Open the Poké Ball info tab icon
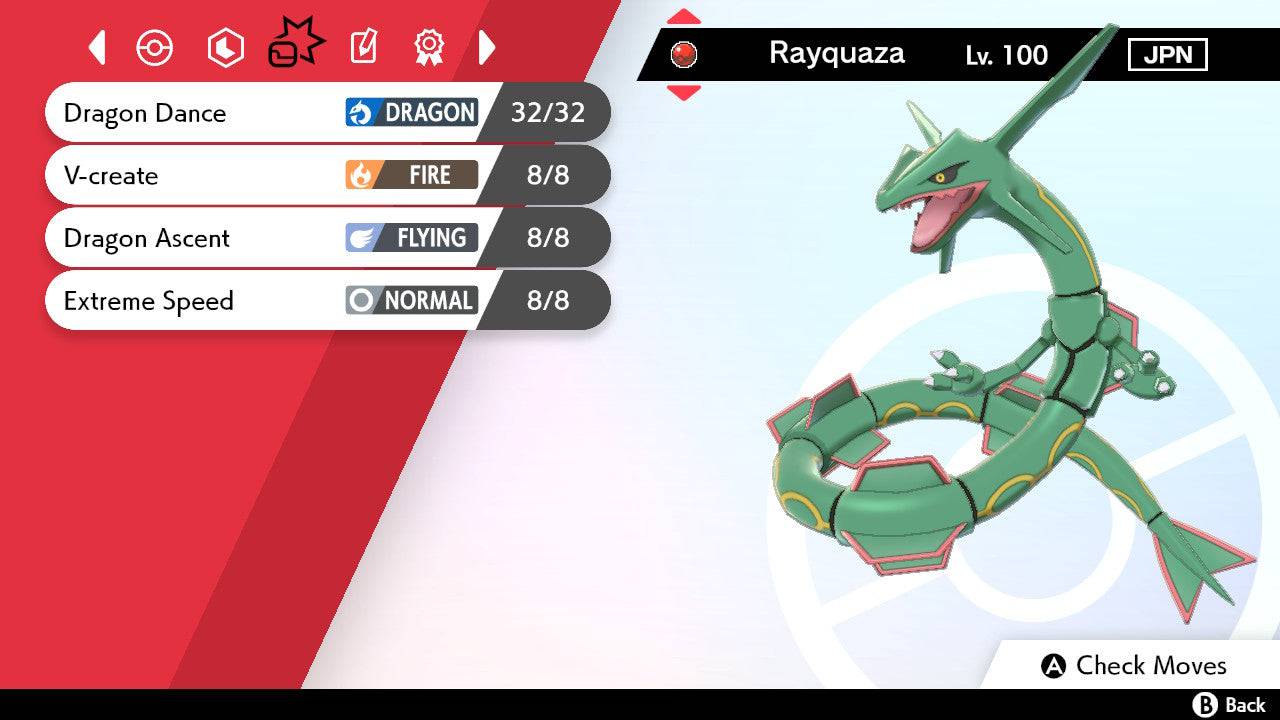This screenshot has width=1280, height=720. [155, 46]
